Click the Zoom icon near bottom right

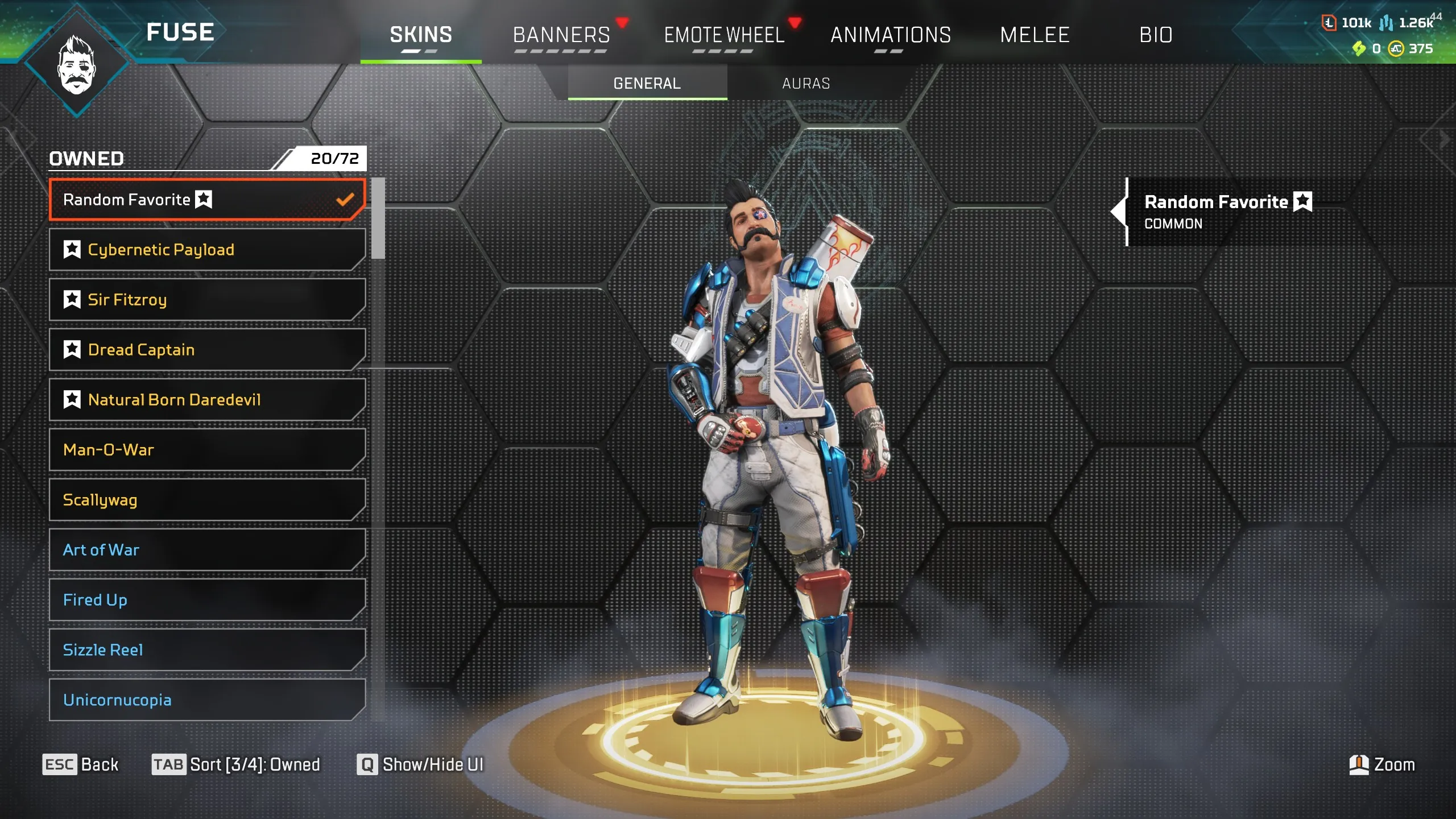(1359, 765)
